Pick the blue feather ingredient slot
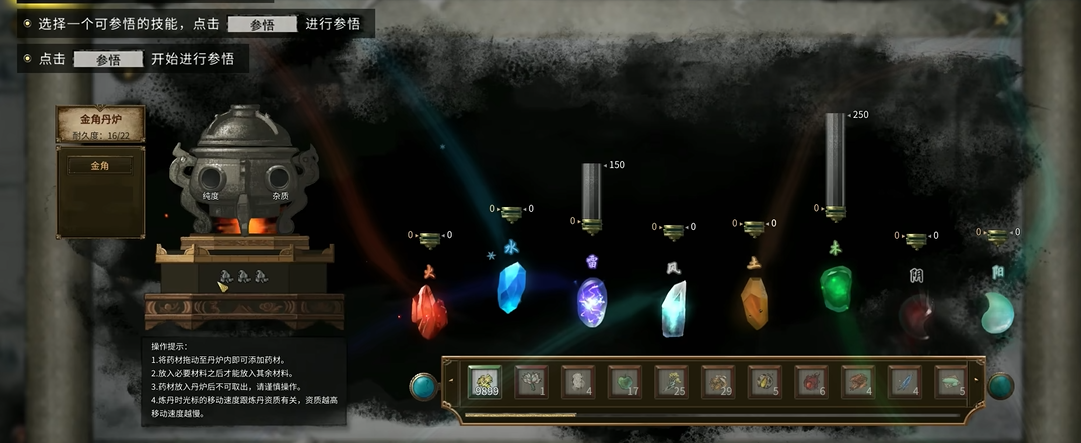Screen dimensions: 1081x443 coord(904,382)
